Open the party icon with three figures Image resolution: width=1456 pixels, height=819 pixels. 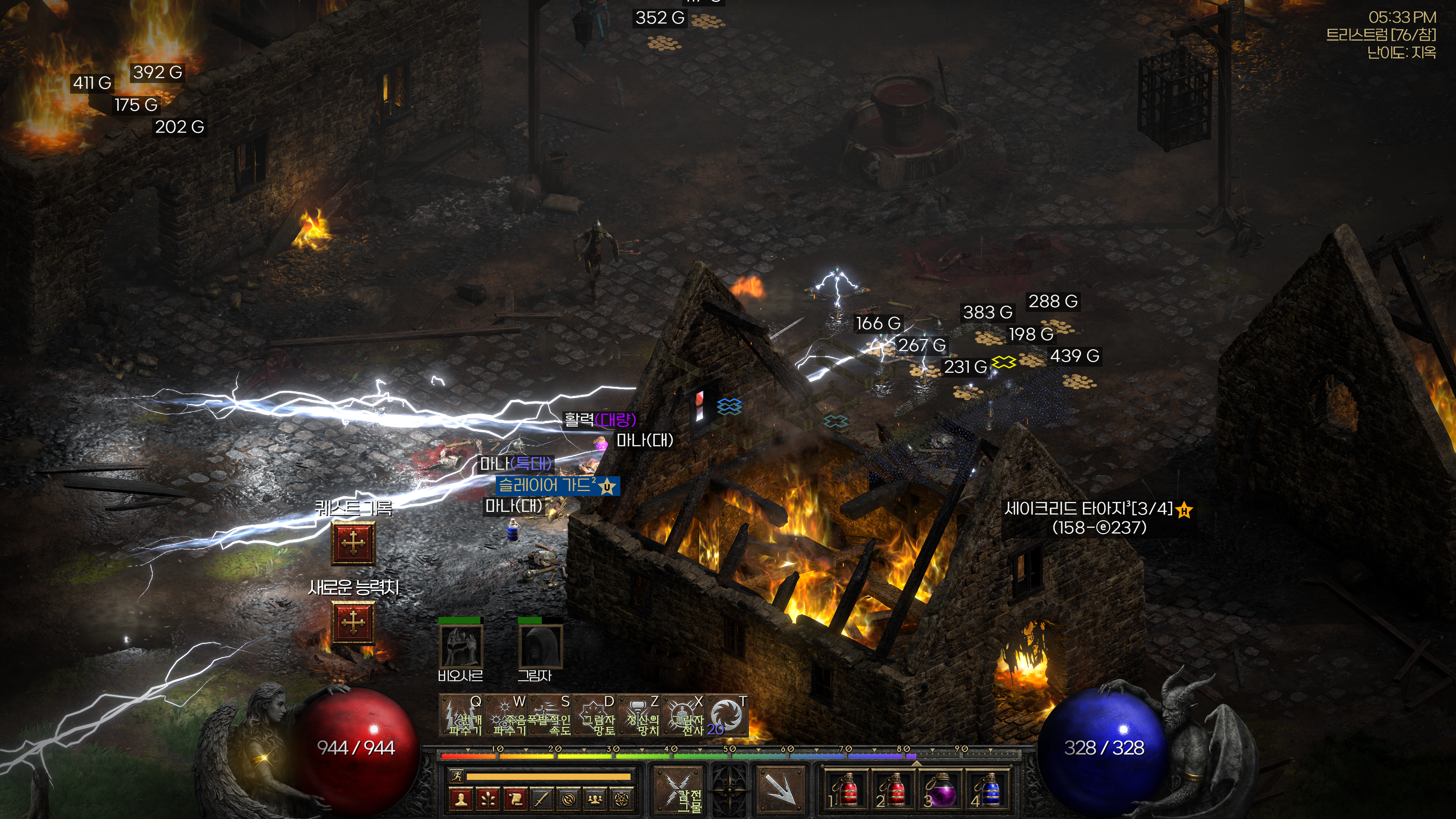coord(595,799)
